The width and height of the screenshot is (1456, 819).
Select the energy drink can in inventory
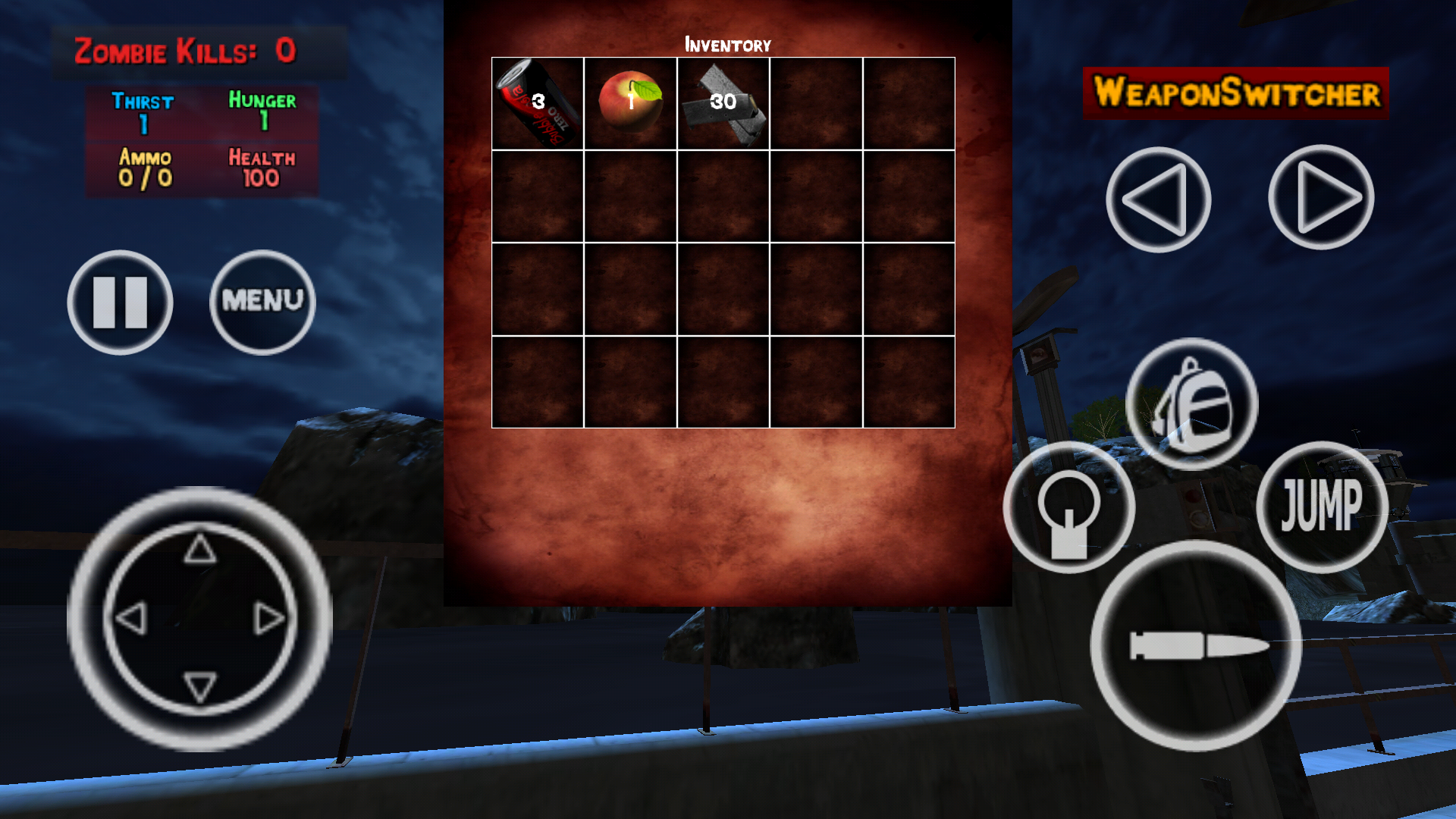click(x=536, y=104)
